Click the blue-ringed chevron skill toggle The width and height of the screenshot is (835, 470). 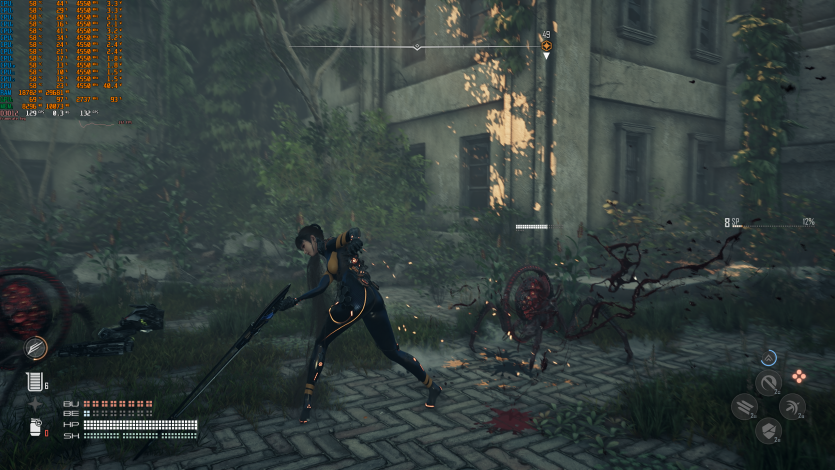(x=768, y=357)
